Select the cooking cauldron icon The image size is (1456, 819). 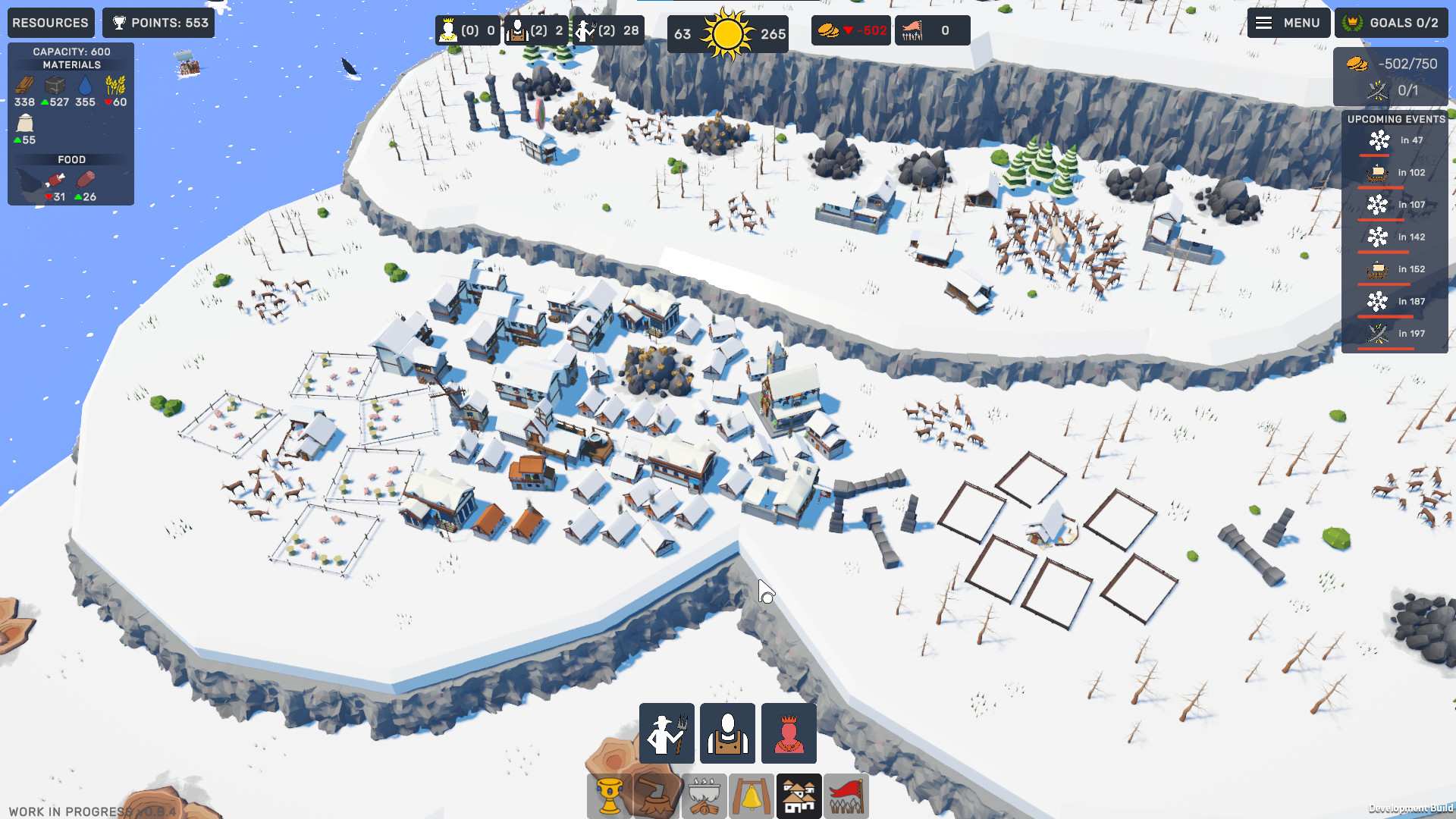[x=704, y=795]
